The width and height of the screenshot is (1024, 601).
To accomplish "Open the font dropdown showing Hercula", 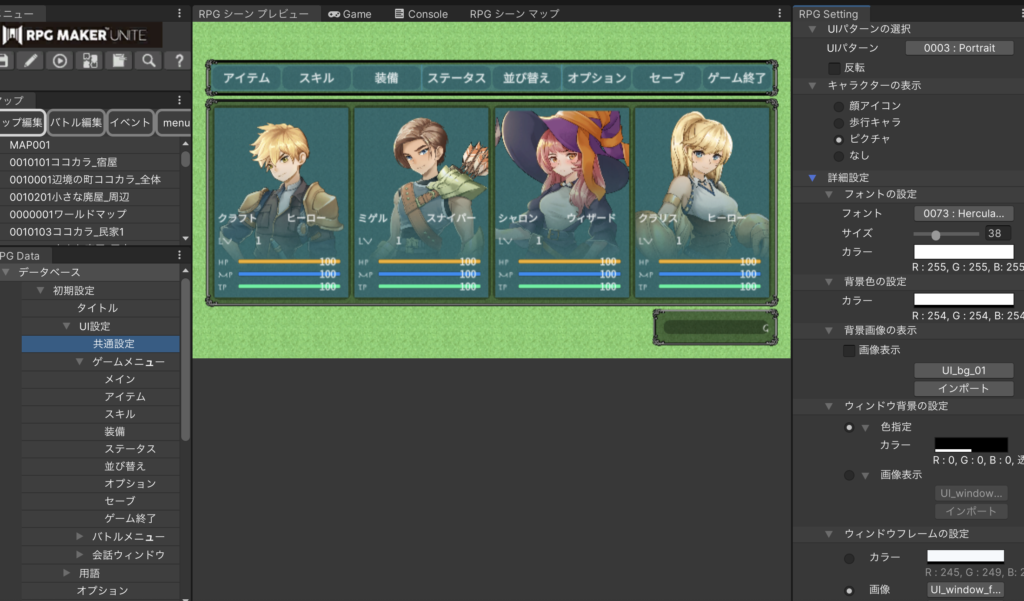I will [963, 213].
